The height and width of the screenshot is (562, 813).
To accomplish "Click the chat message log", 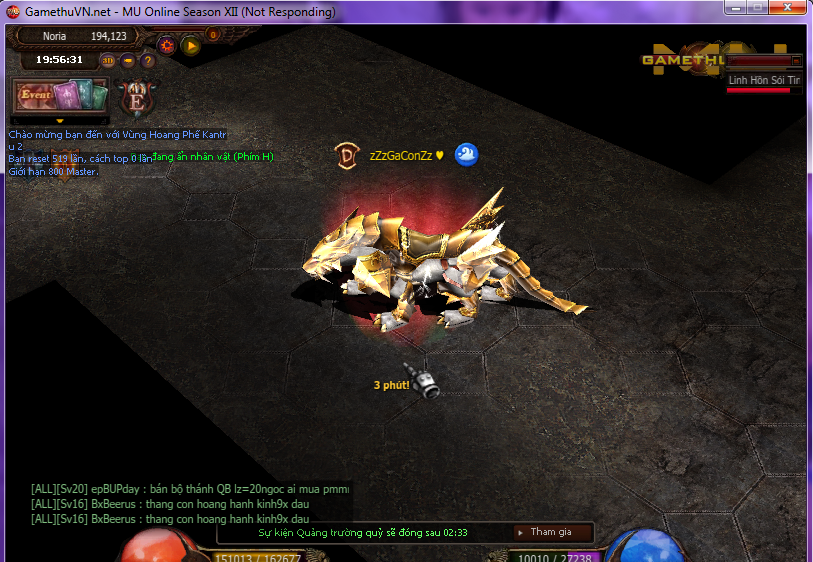I will 190,504.
